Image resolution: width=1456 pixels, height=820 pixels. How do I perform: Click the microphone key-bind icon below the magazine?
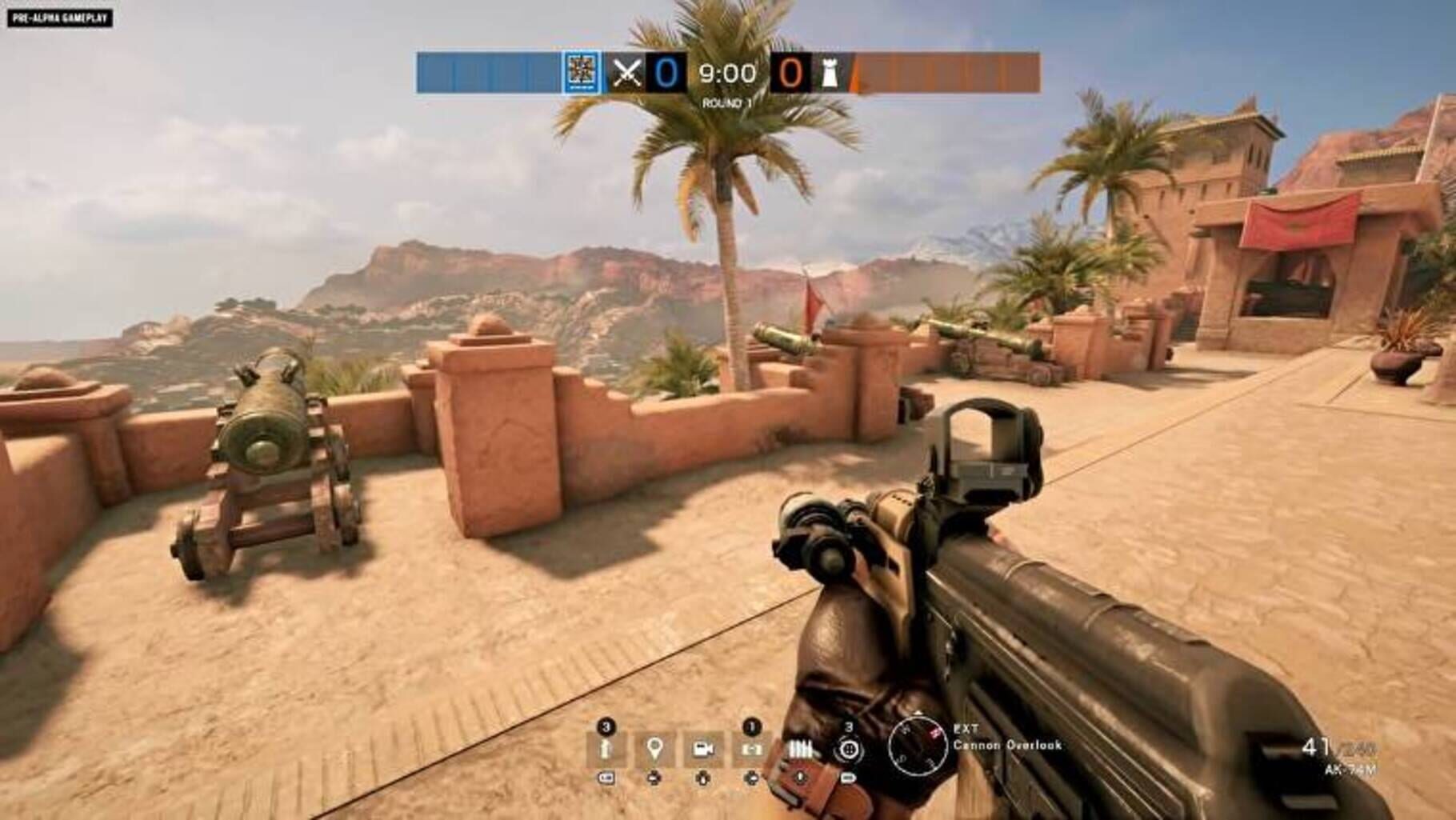tap(800, 777)
